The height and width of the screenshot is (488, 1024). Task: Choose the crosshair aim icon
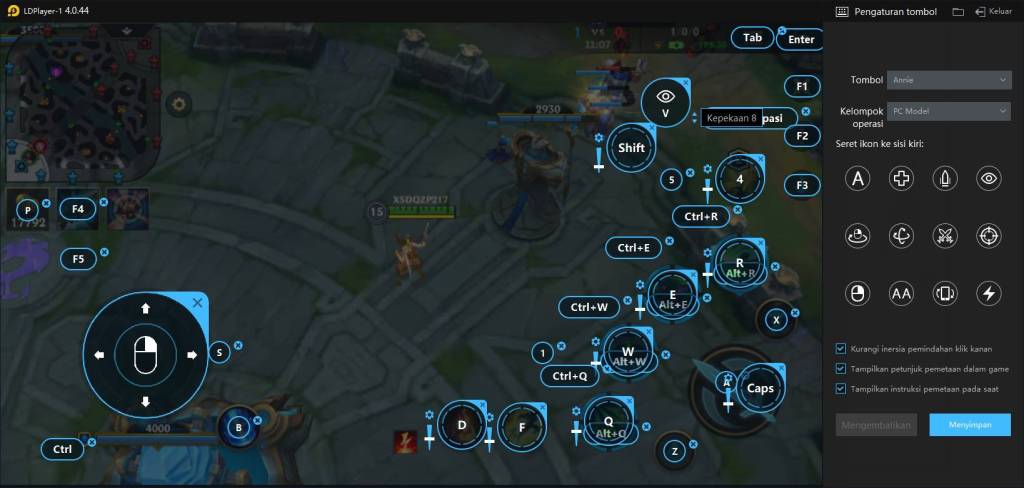989,236
